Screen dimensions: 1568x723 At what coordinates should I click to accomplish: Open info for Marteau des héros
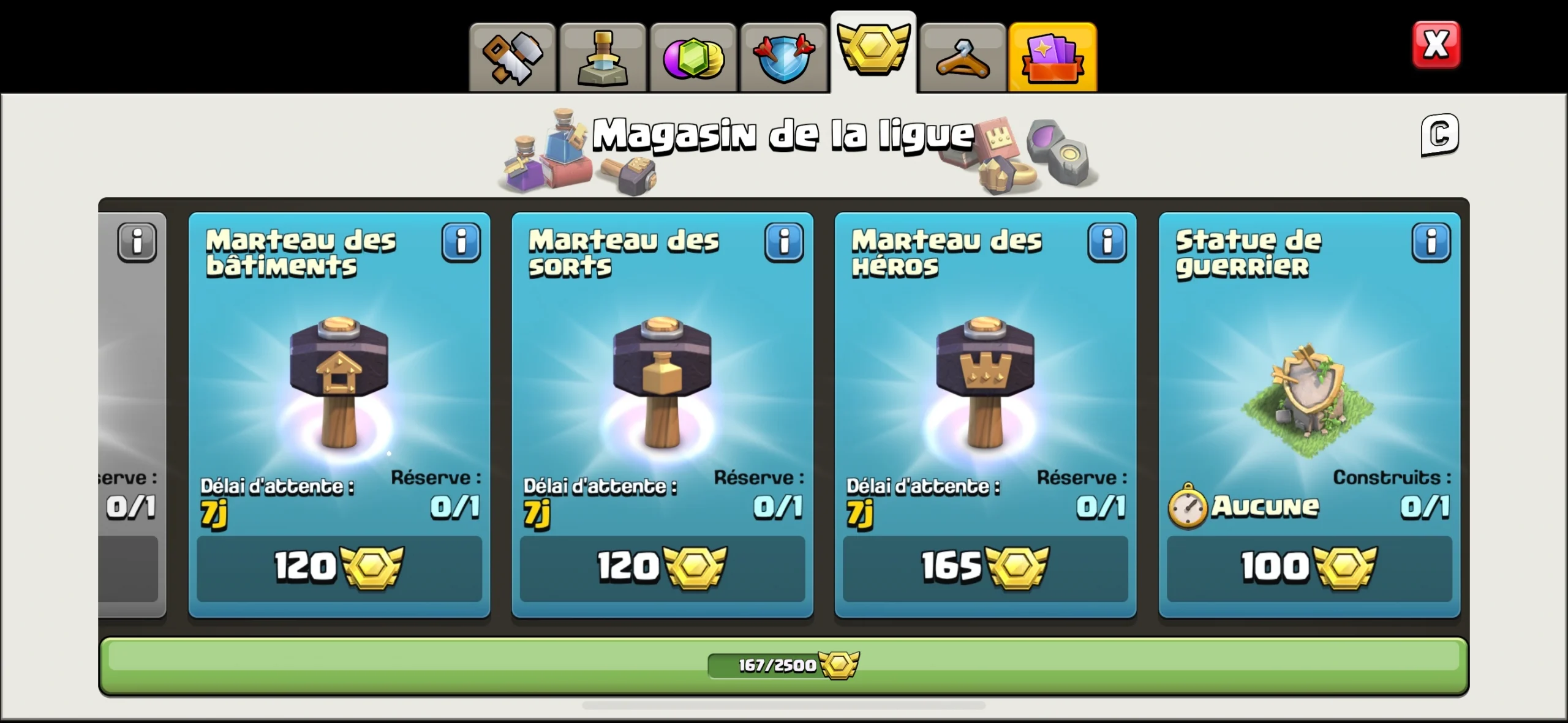click(x=1107, y=242)
